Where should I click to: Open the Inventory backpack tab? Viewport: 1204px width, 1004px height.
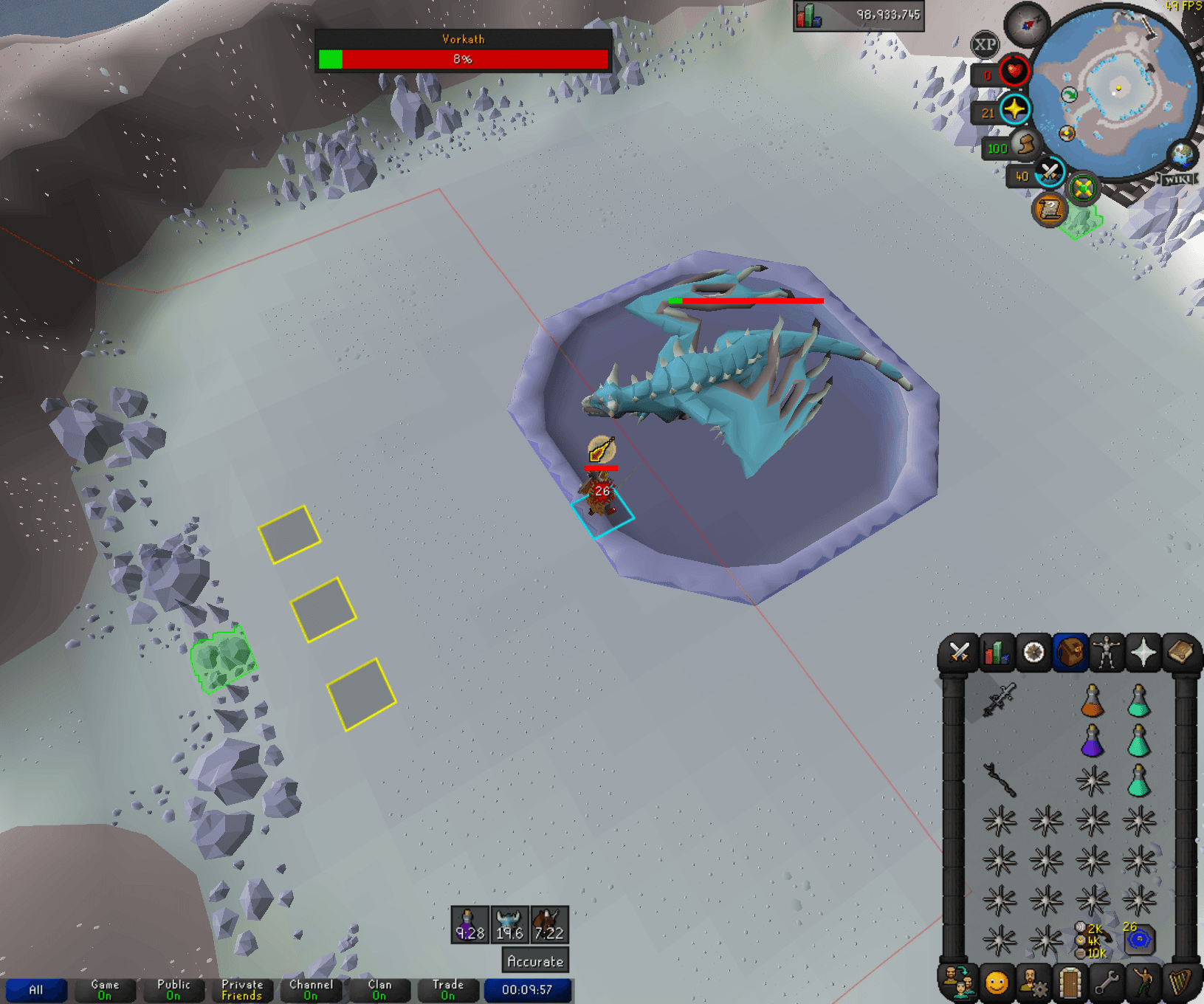click(x=1072, y=653)
